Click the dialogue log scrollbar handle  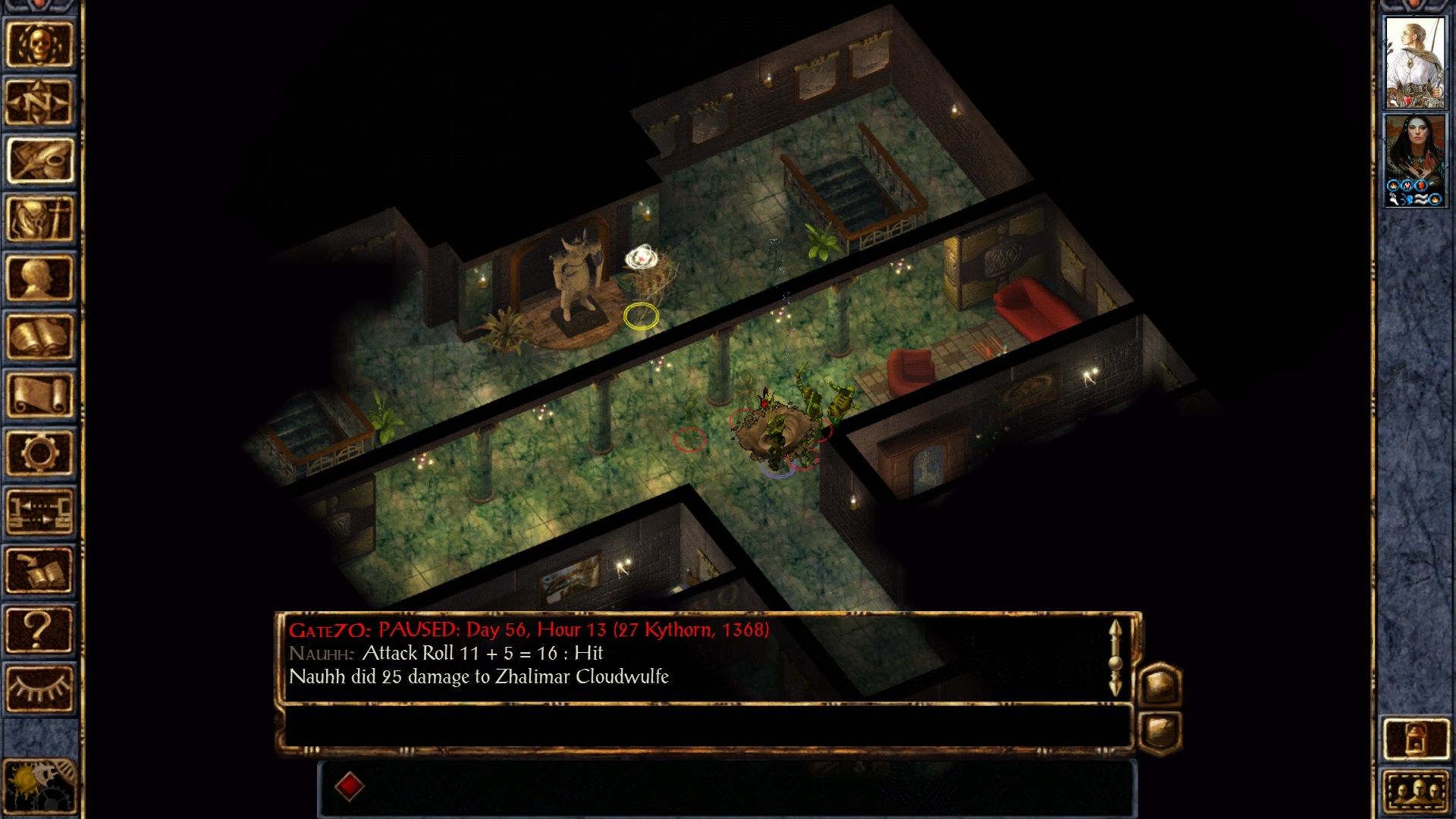click(1115, 661)
